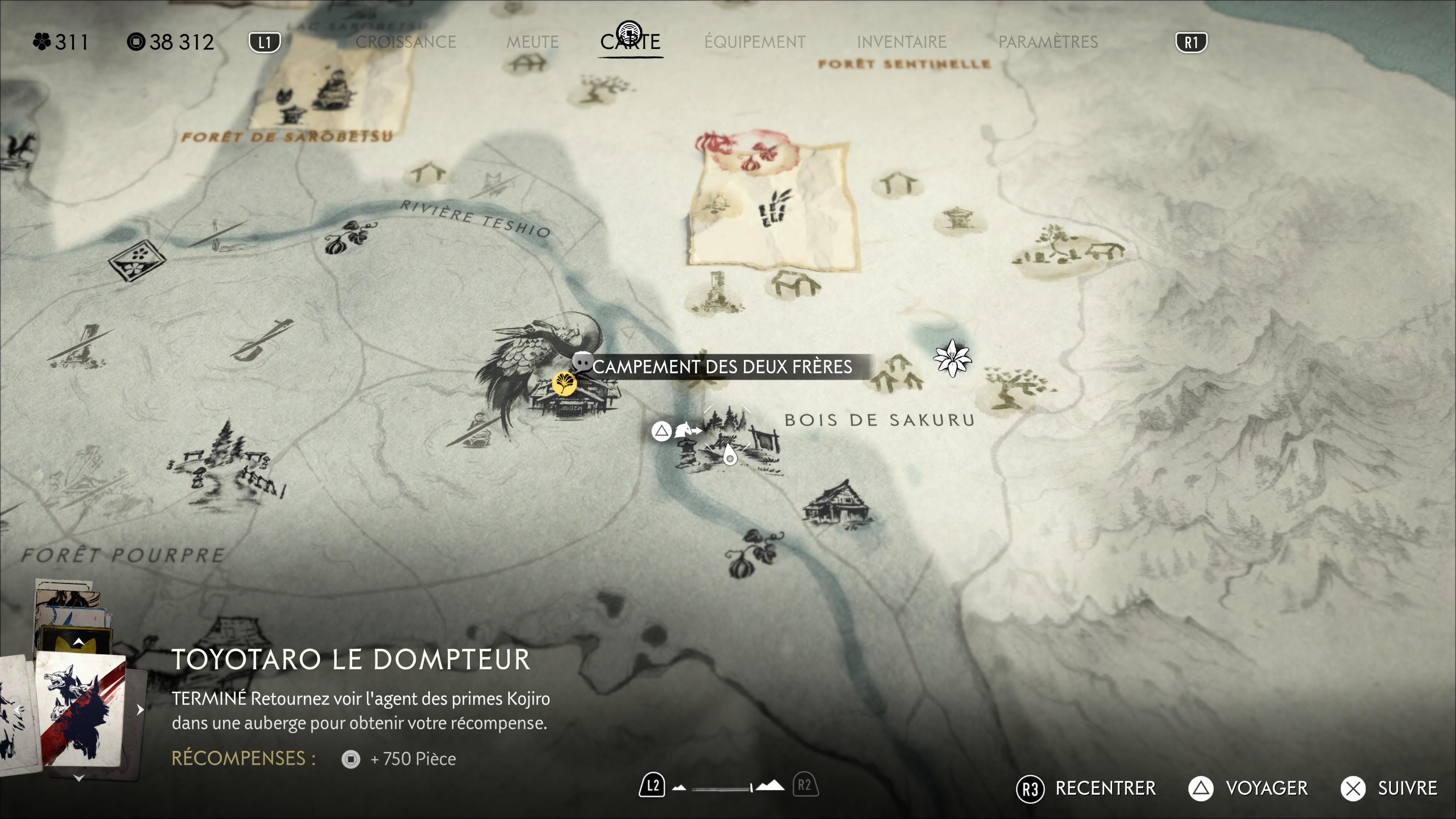Viewport: 1456px width, 819px height.
Task: Click the Recentrer map option
Action: [x=1105, y=788]
